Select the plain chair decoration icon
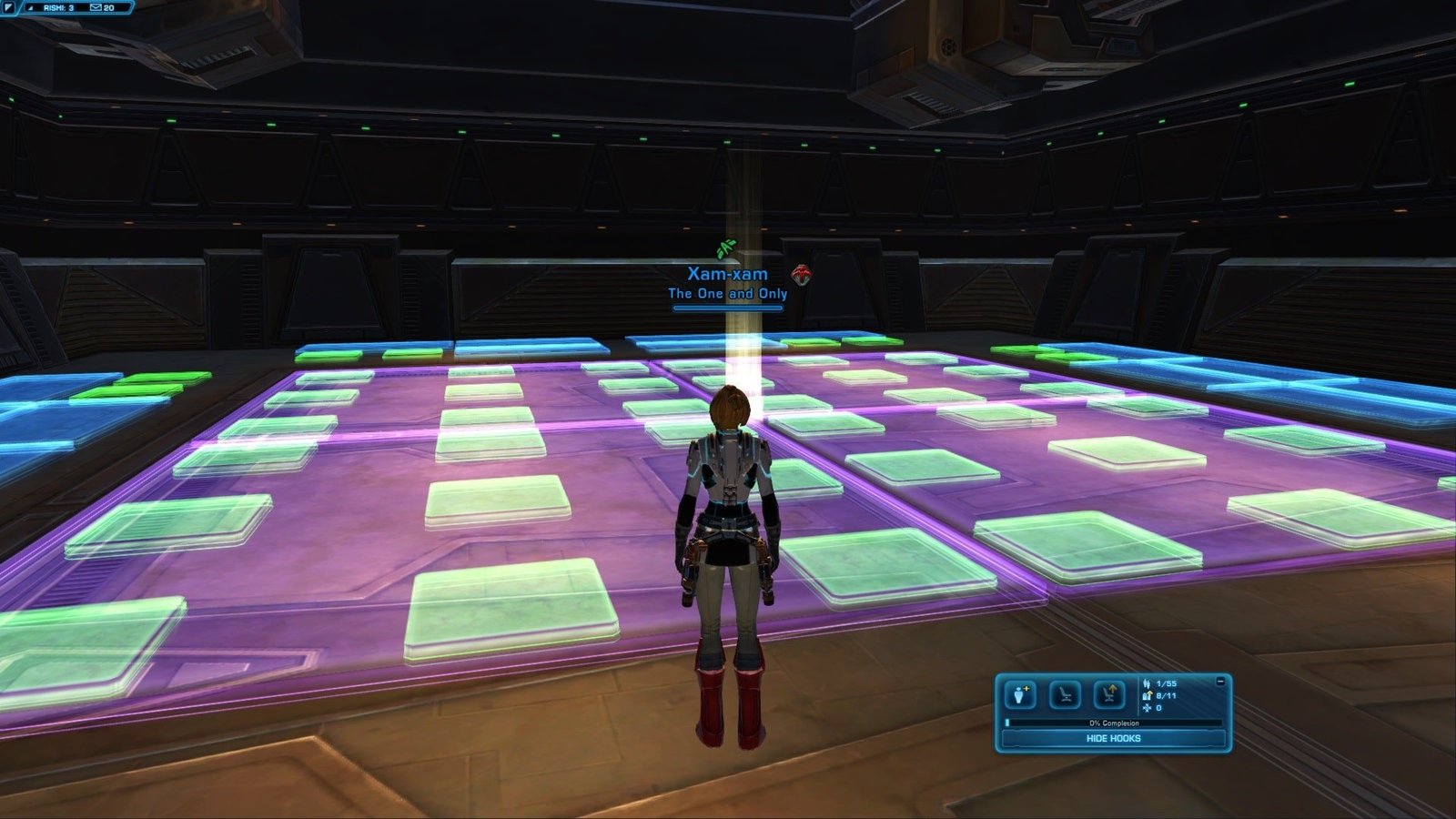Image resolution: width=1456 pixels, height=819 pixels. click(1065, 695)
